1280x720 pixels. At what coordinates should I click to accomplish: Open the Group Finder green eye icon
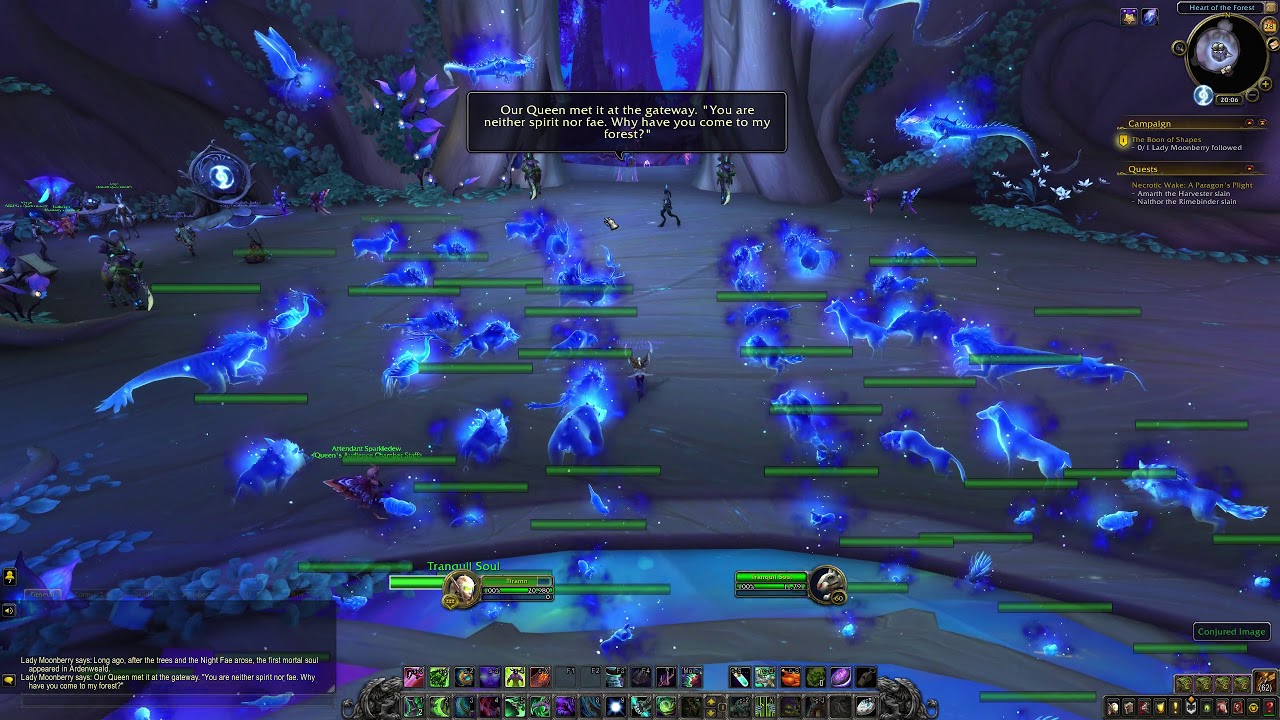point(1207,707)
